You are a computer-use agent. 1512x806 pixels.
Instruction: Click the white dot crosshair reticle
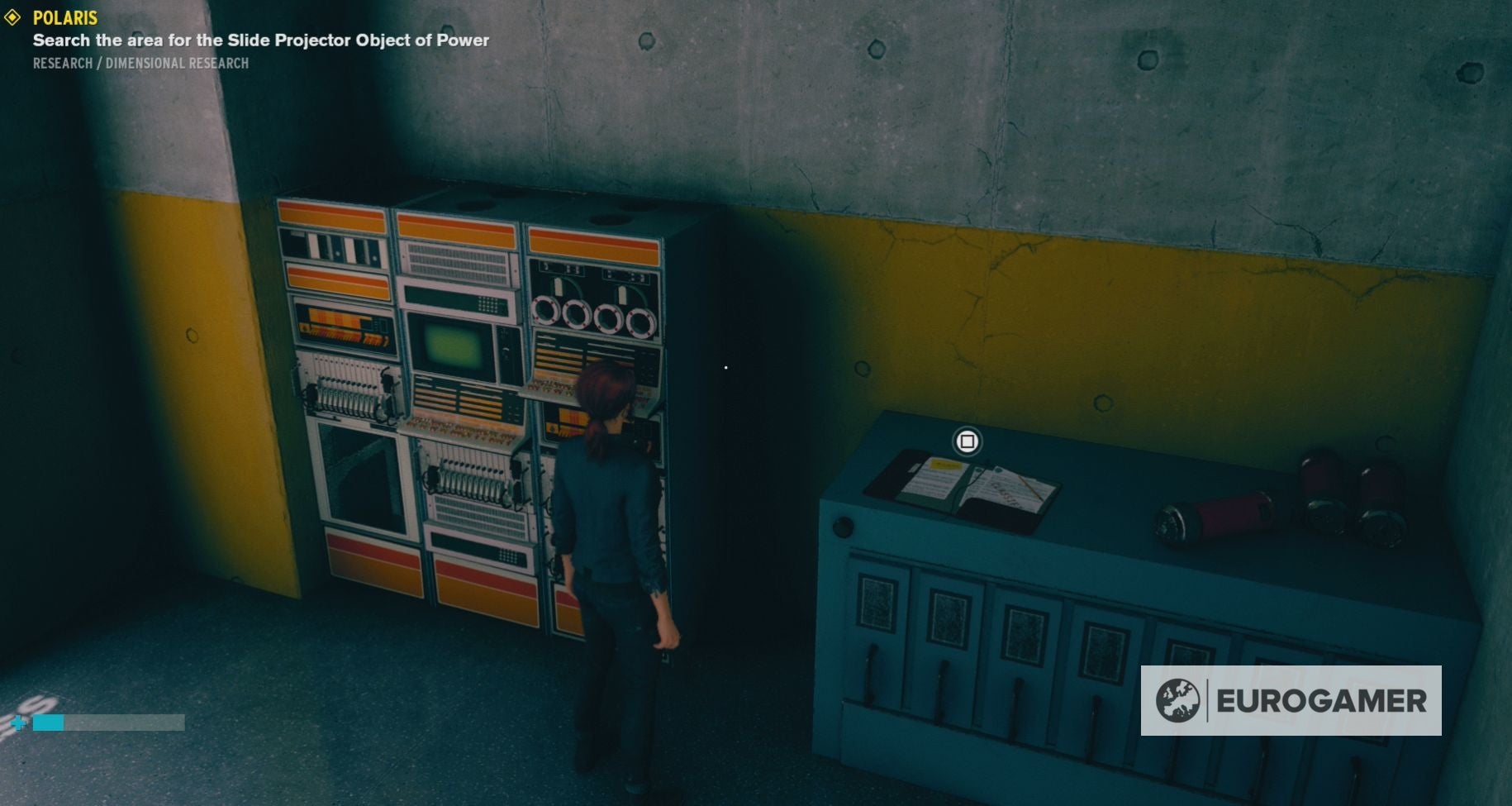pos(725,366)
